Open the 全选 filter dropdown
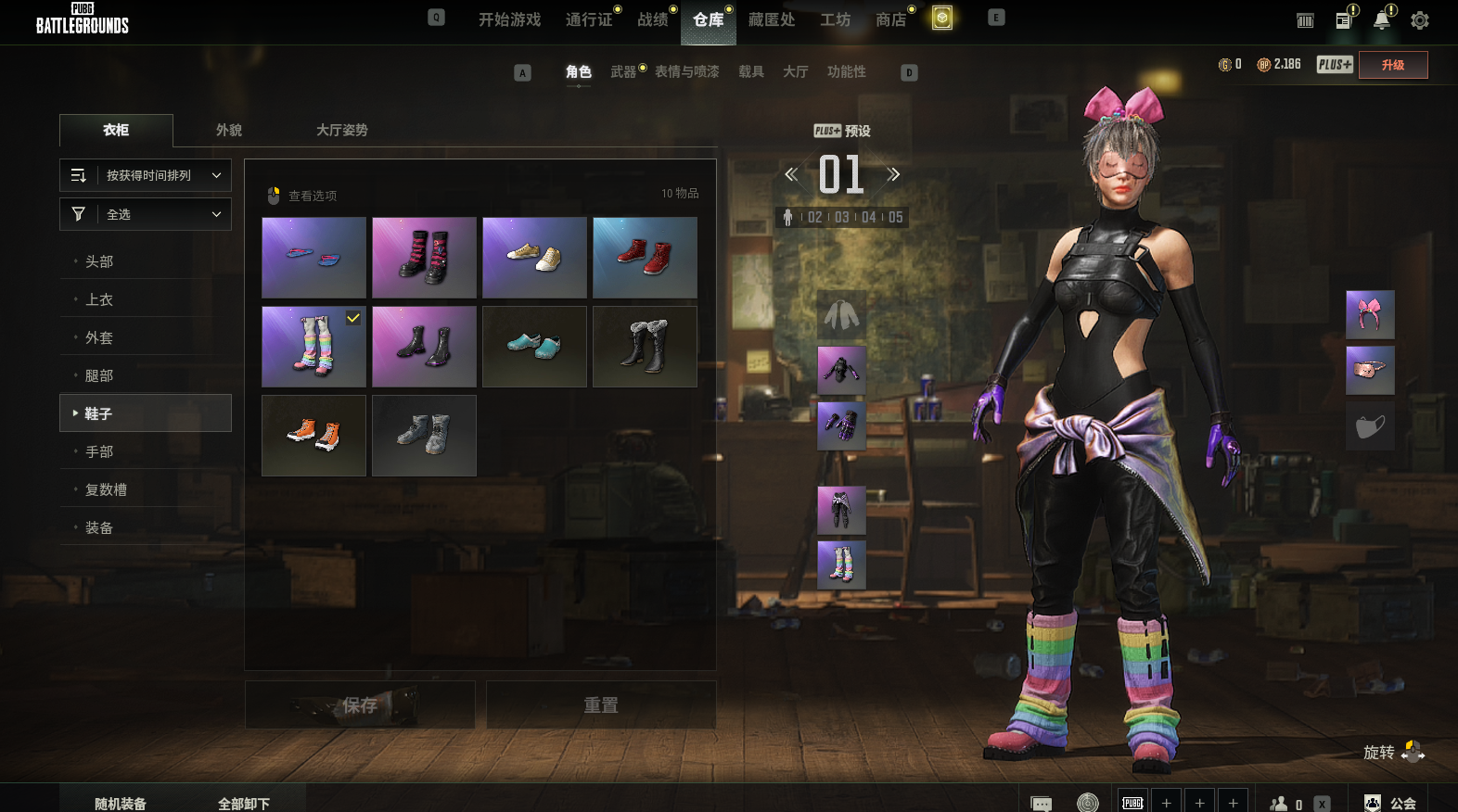 pyautogui.click(x=146, y=214)
